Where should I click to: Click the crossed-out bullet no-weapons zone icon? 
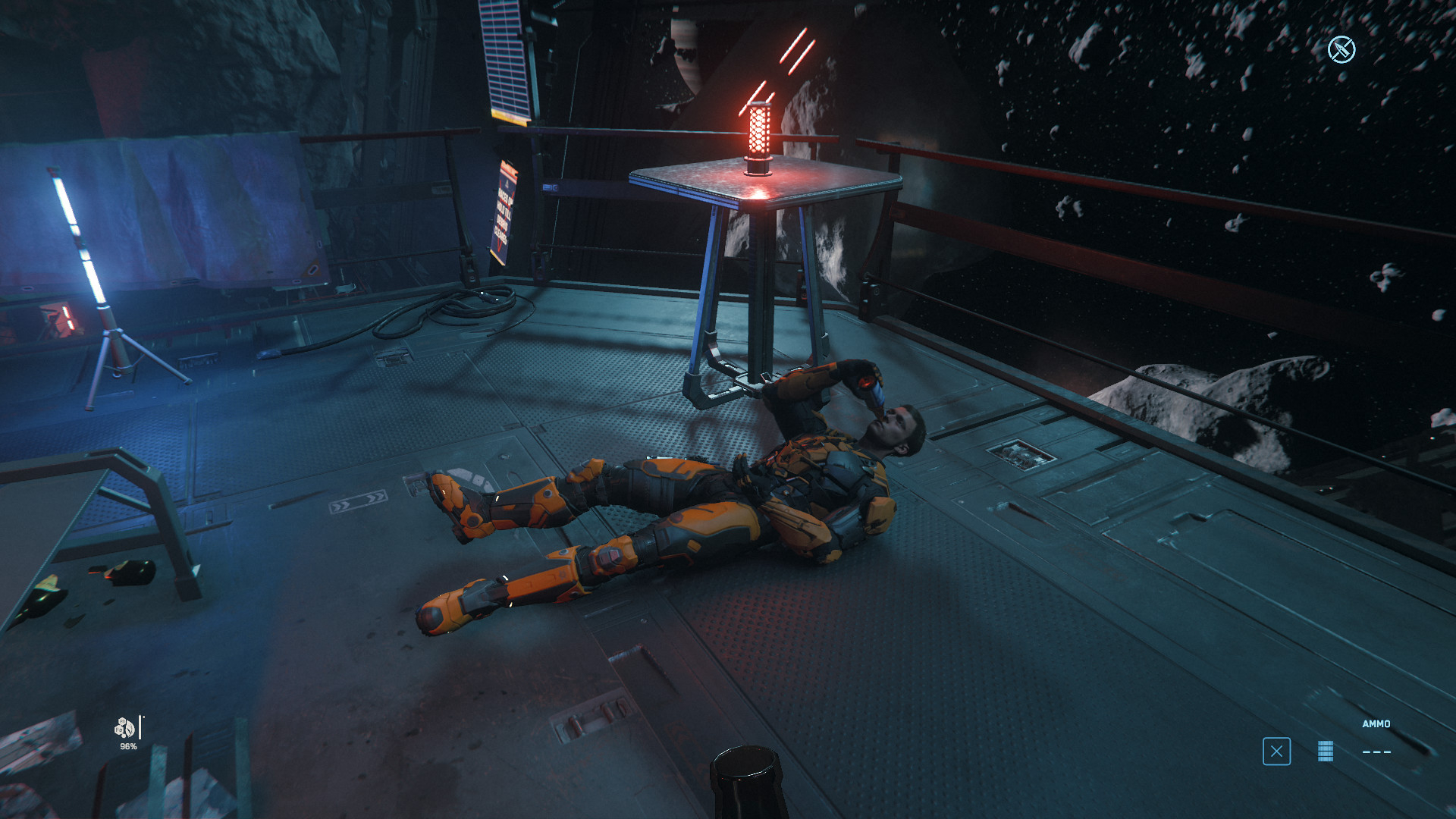tap(1341, 50)
